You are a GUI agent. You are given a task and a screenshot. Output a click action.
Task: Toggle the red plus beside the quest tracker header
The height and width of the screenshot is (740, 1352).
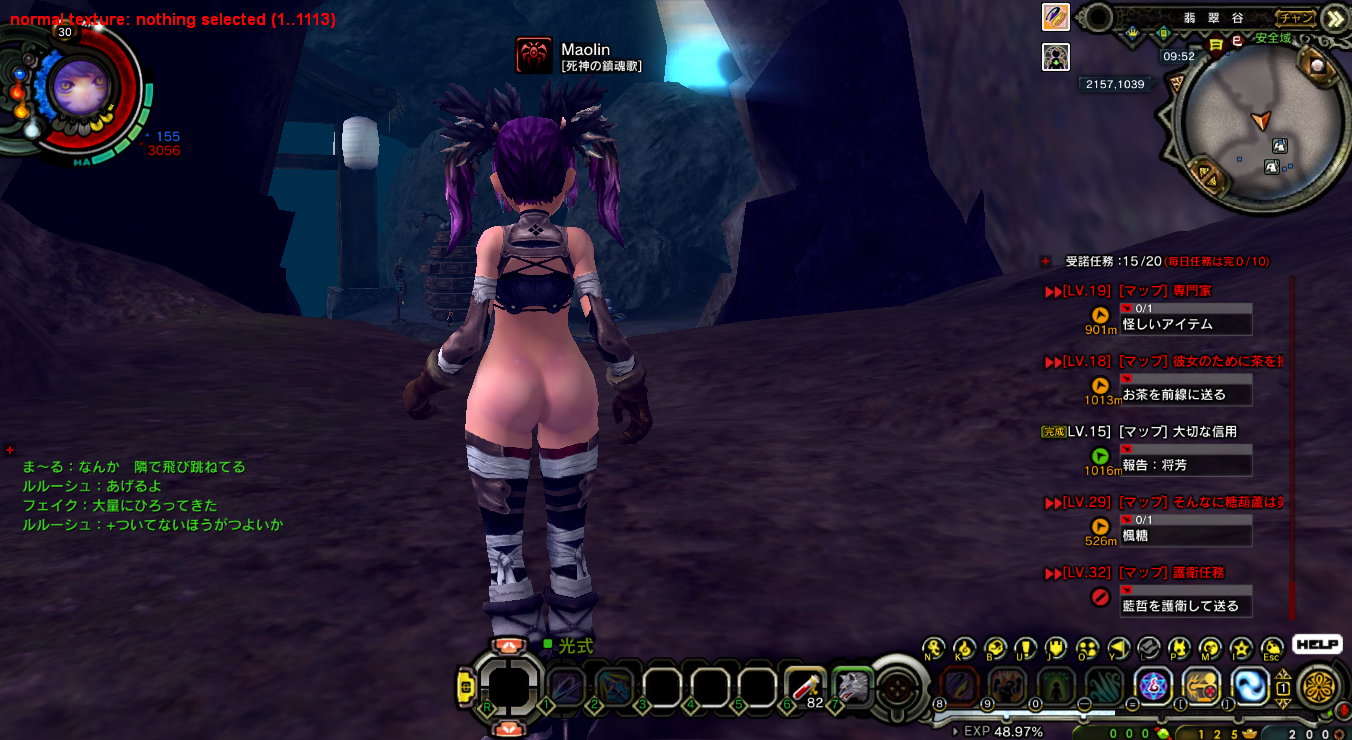pos(1046,261)
